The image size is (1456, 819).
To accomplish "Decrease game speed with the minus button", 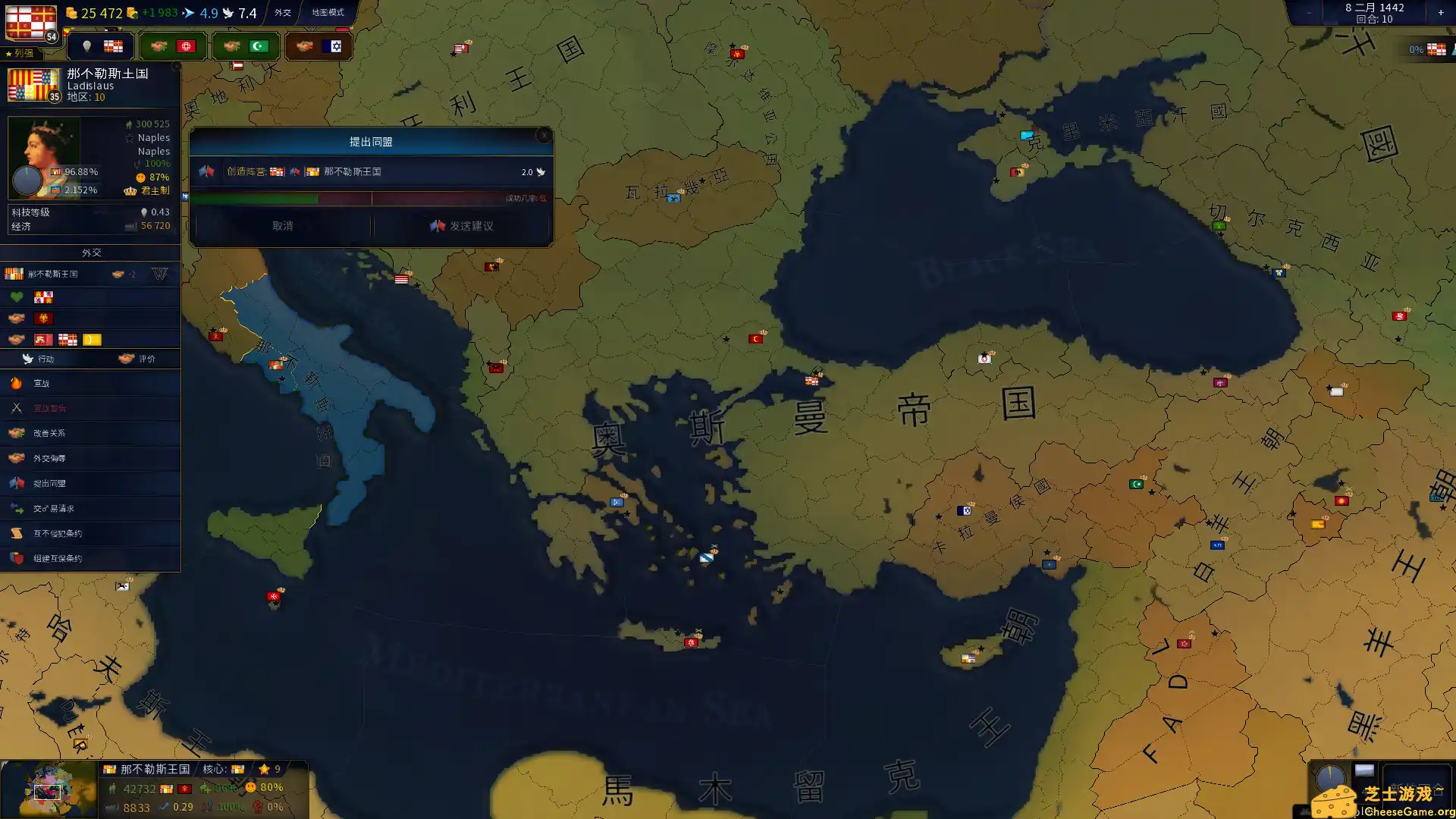I will click(x=1309, y=12).
